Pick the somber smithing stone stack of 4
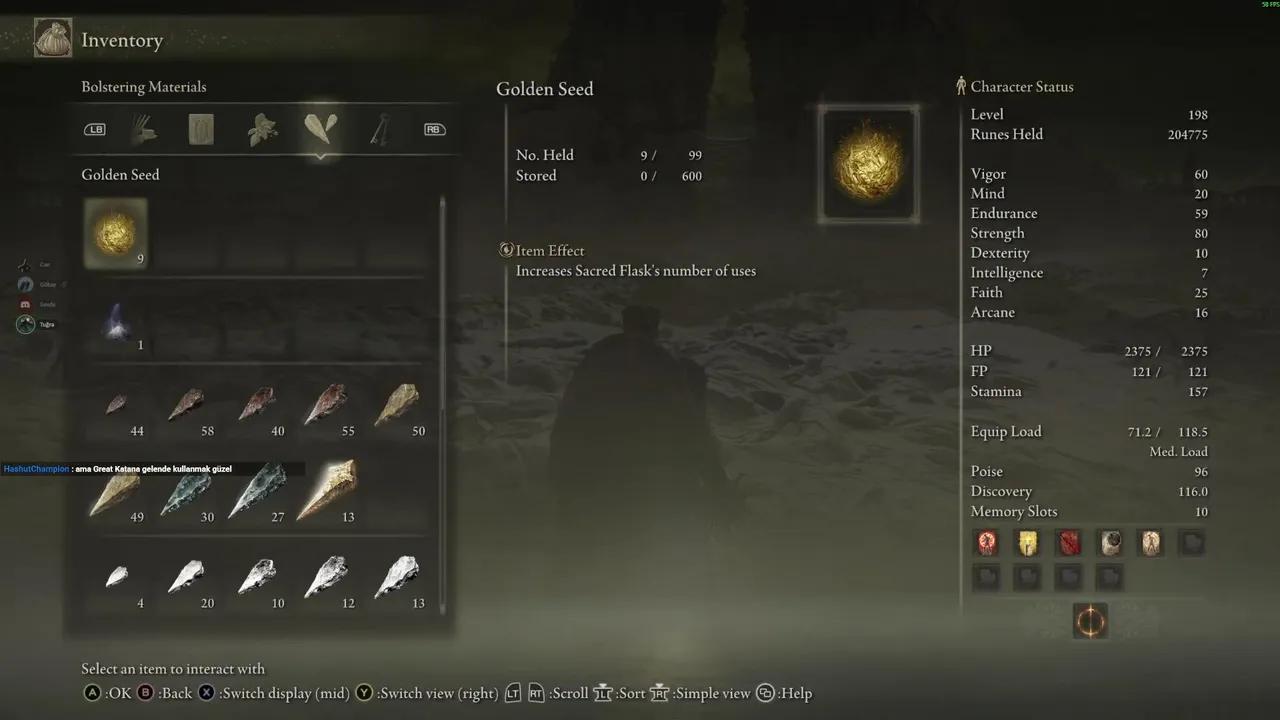 tap(116, 577)
